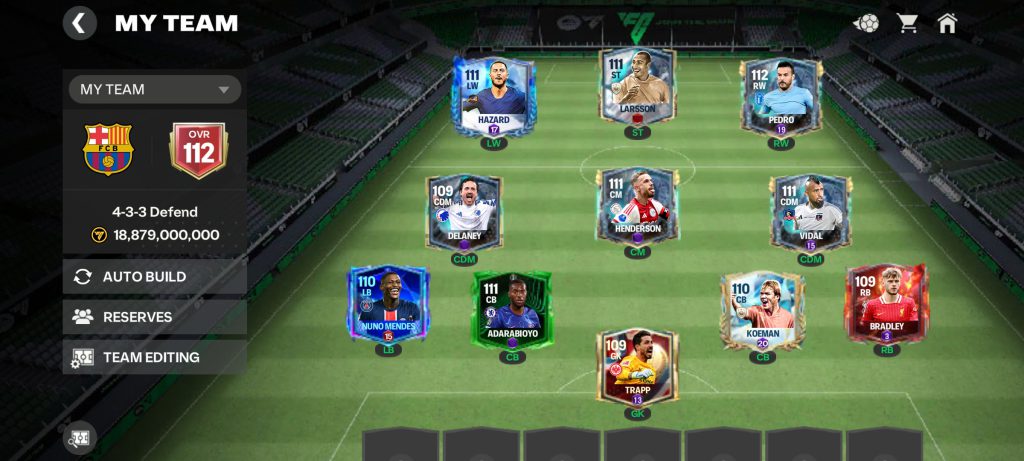Open the RESERVES list

[155, 317]
